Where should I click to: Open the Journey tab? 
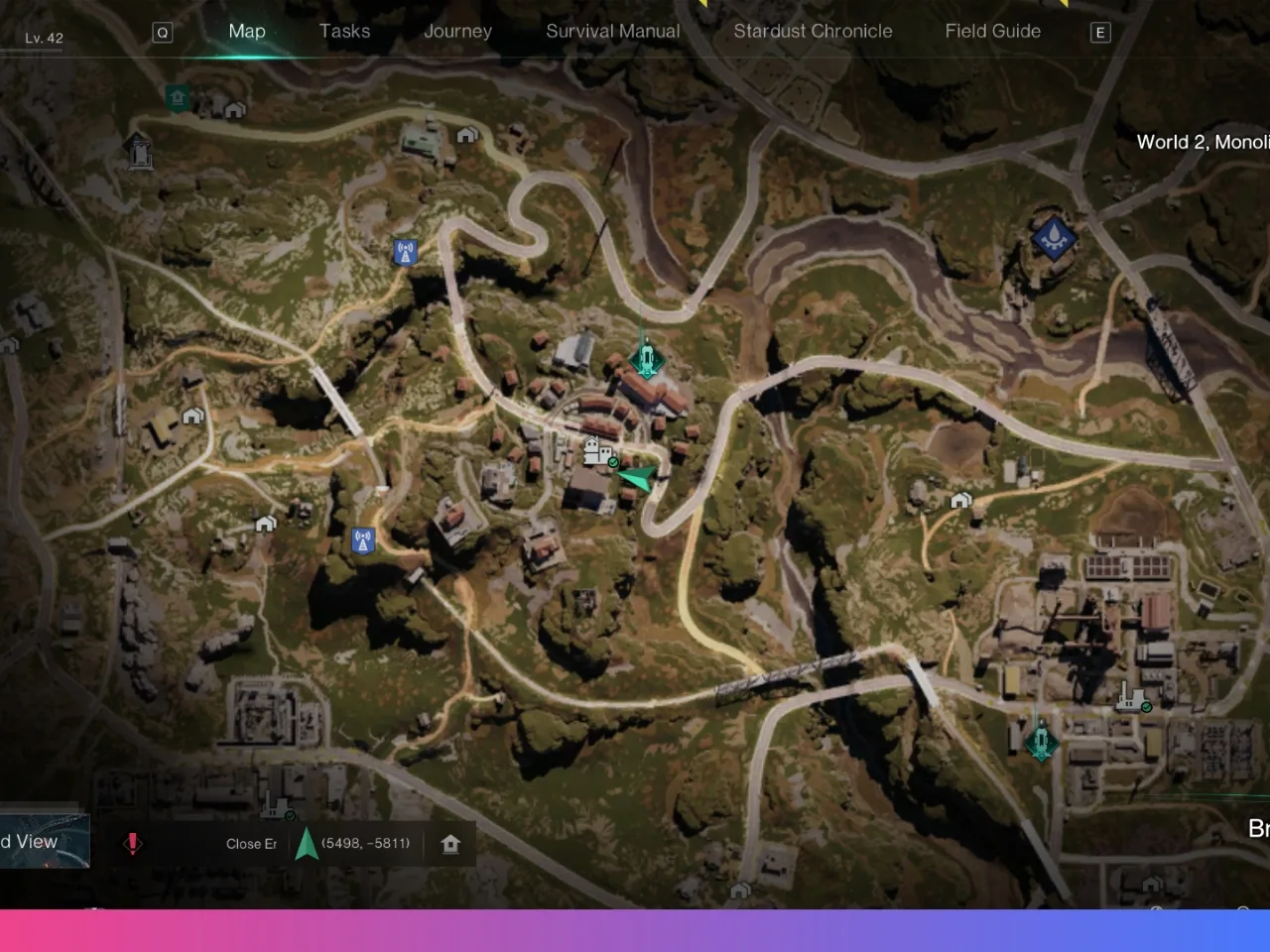457,31
